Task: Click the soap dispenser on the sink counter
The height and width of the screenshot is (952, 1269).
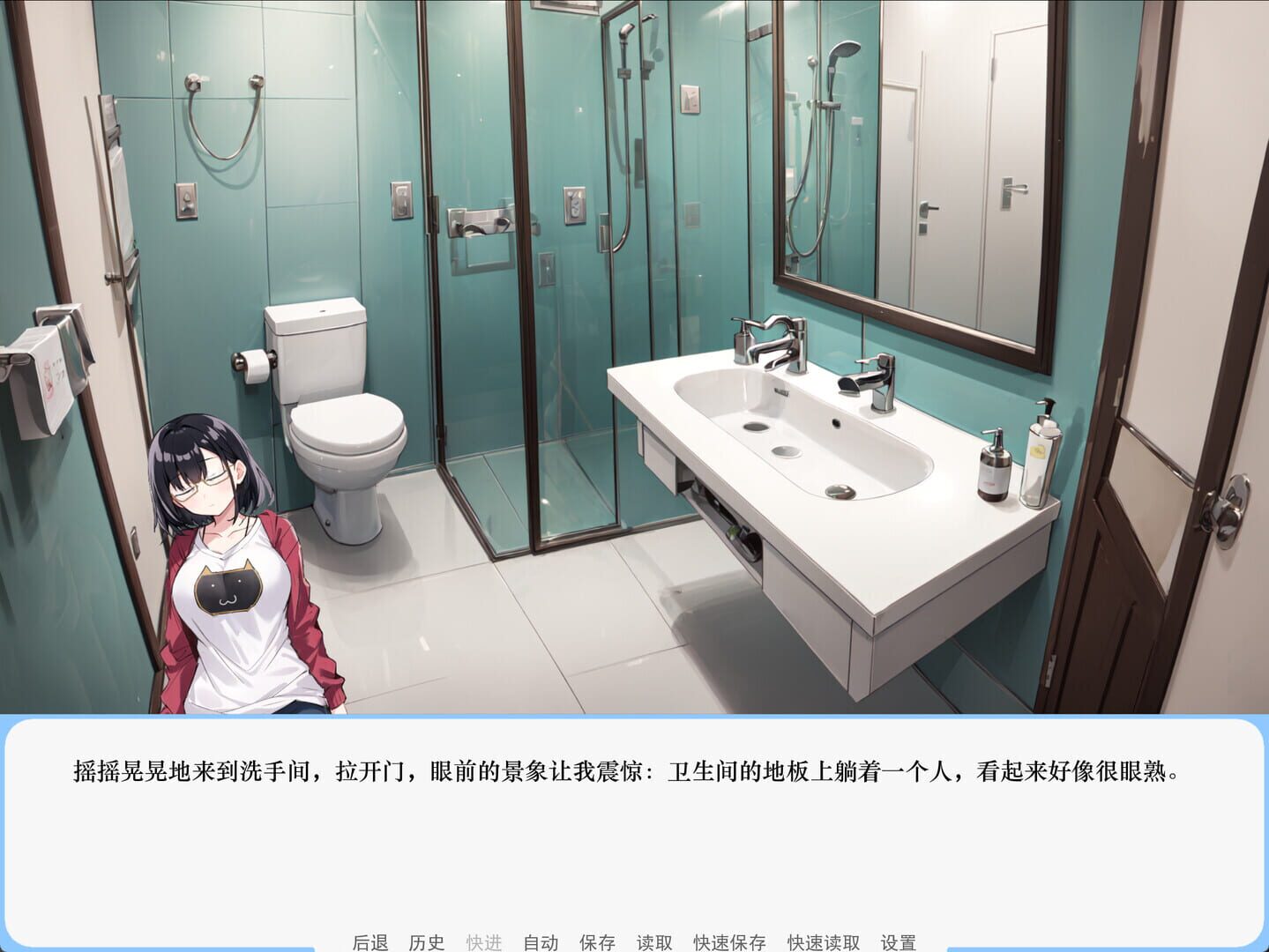Action: [993, 467]
